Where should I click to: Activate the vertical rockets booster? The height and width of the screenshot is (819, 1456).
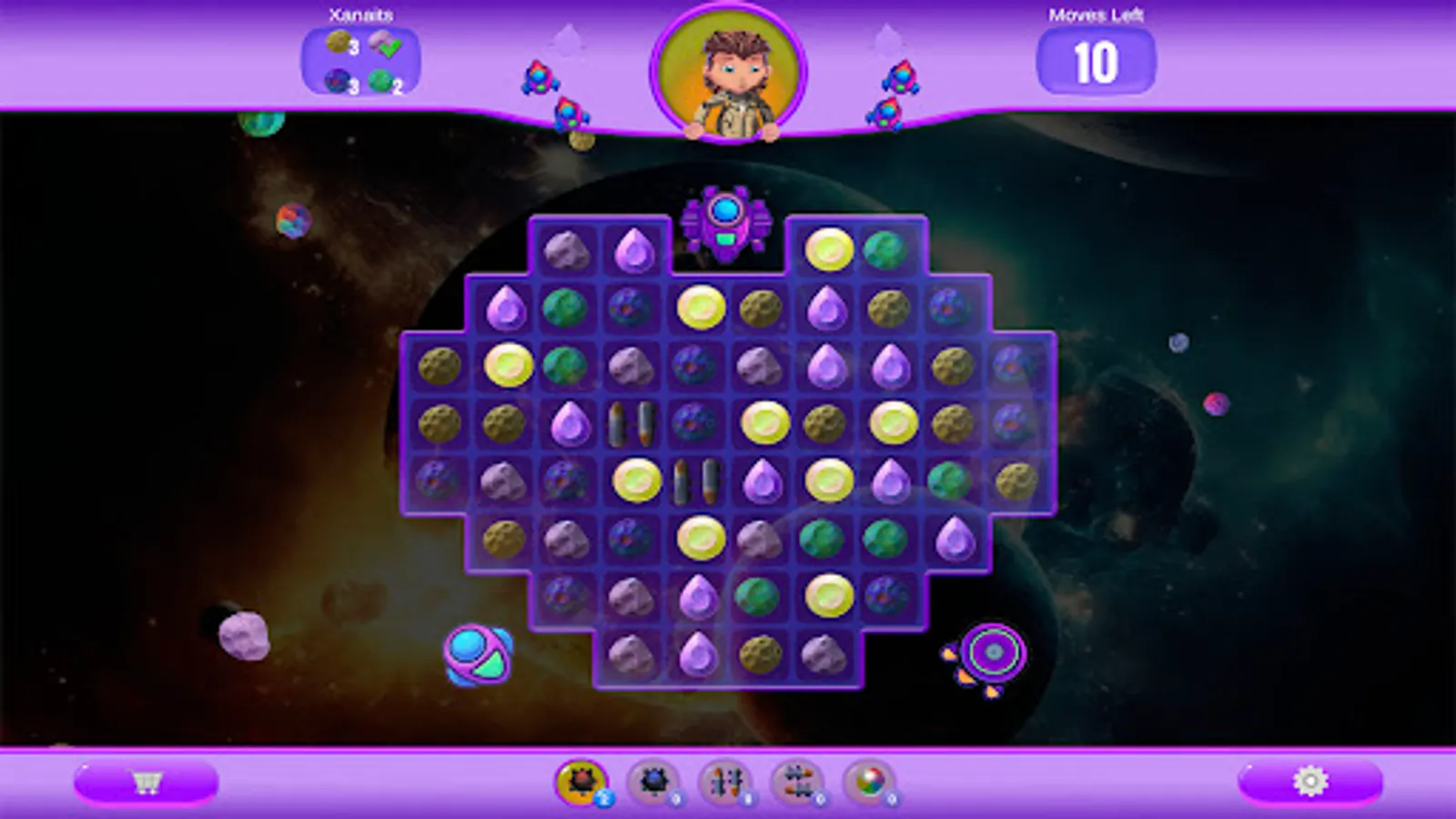point(725,781)
